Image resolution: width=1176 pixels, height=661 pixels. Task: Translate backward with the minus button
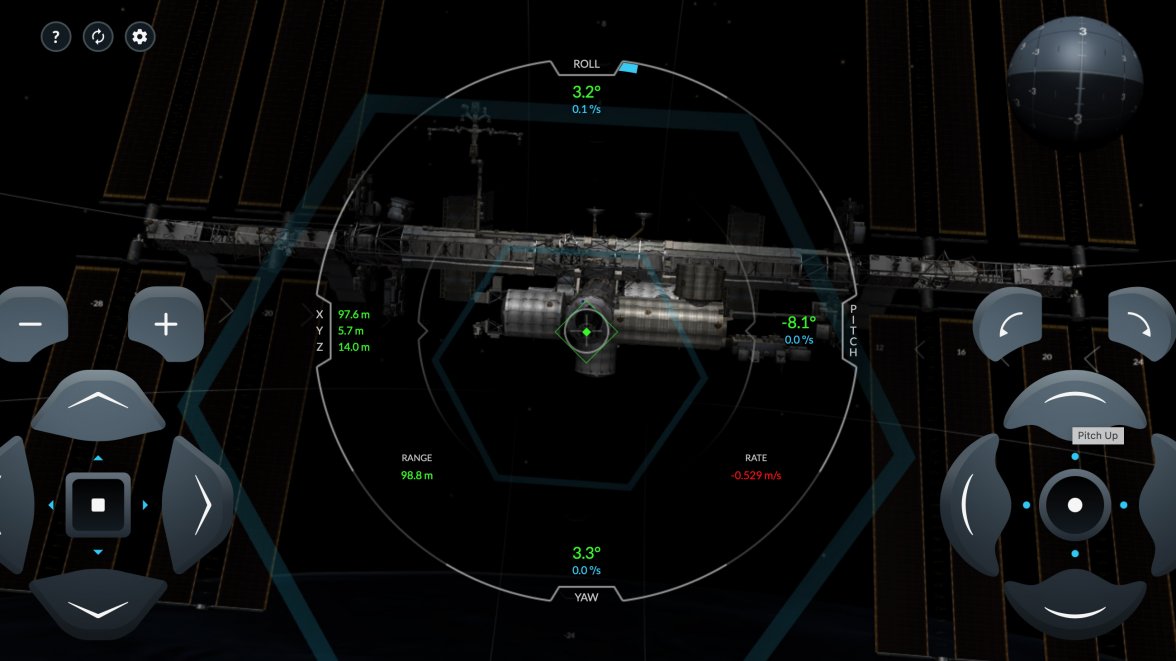pyautogui.click(x=30, y=325)
